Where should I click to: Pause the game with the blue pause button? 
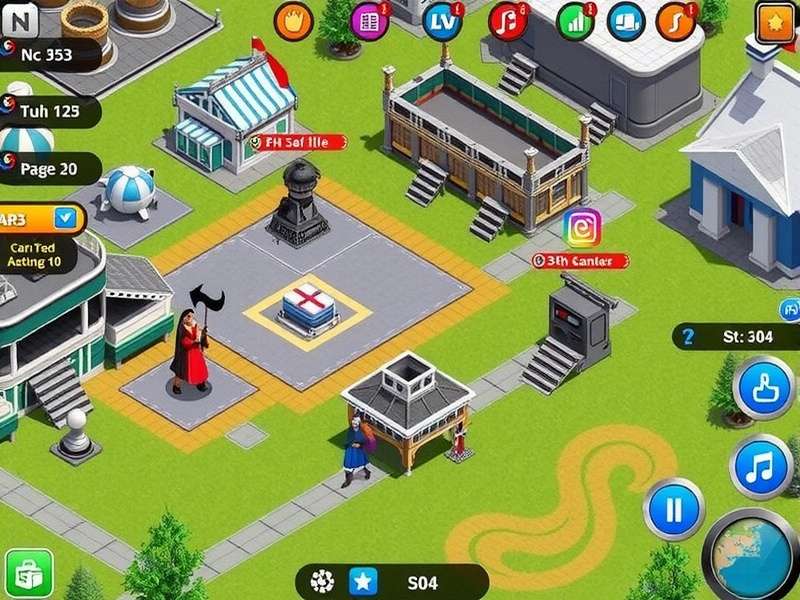coord(673,509)
